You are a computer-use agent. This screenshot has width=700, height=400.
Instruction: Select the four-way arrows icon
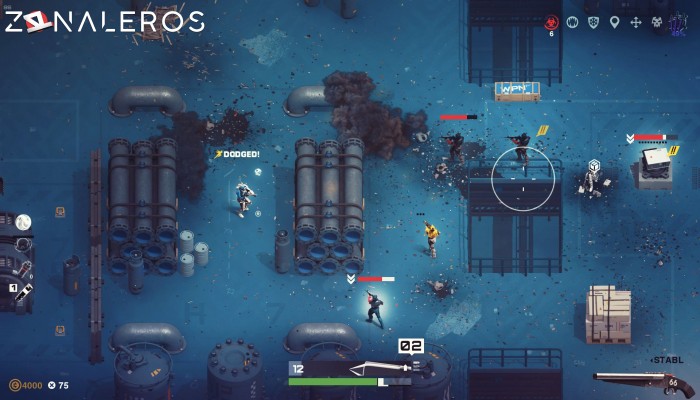(x=635, y=21)
